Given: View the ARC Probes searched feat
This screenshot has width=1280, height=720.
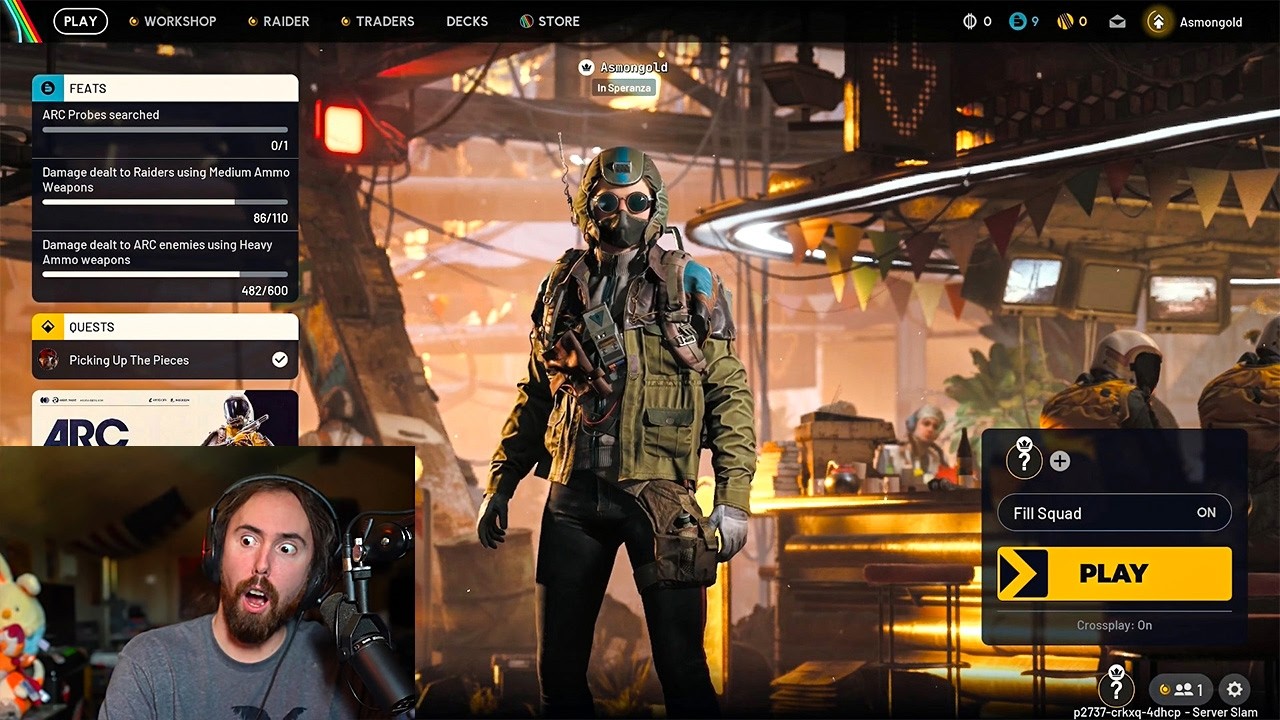Looking at the screenshot, I should 165,130.
